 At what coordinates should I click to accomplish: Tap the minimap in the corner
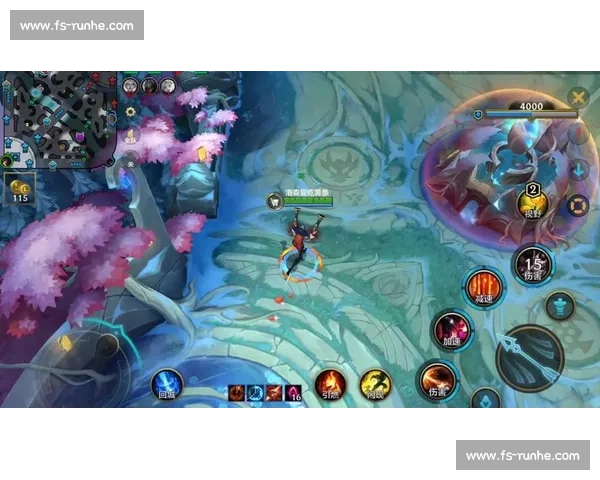click(58, 116)
